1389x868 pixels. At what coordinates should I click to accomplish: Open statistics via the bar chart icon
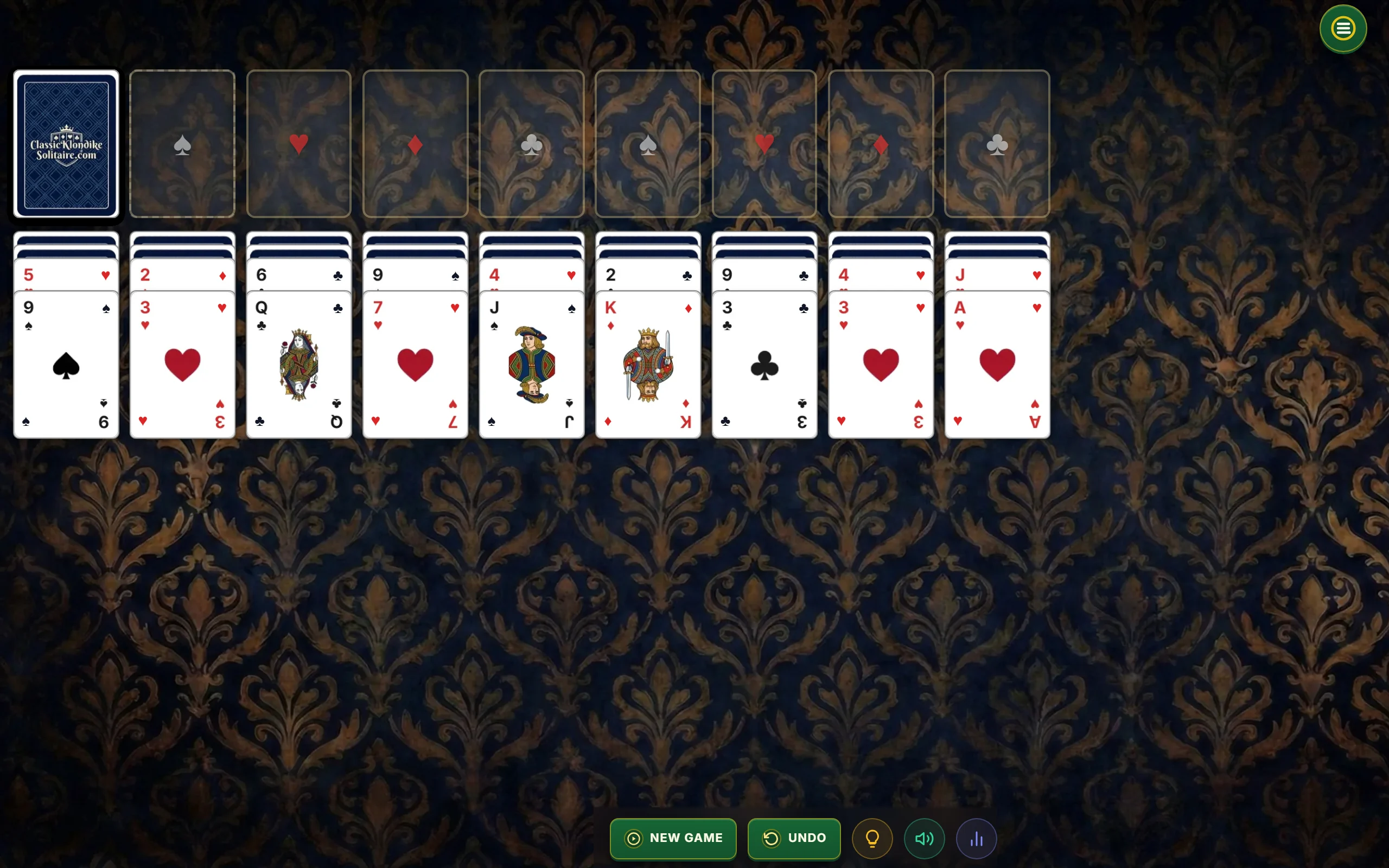976,838
